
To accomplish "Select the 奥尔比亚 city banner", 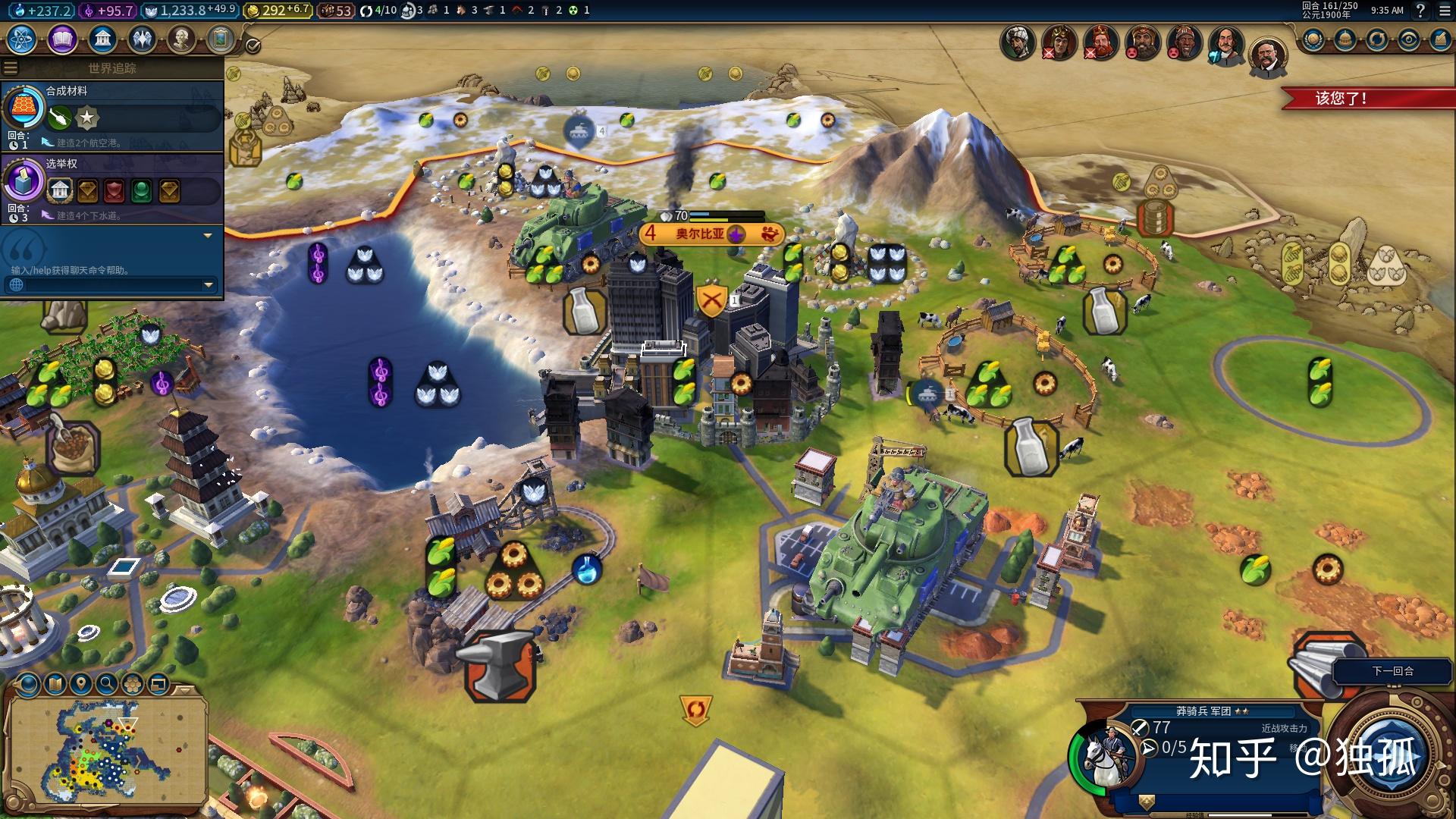I will click(x=701, y=234).
